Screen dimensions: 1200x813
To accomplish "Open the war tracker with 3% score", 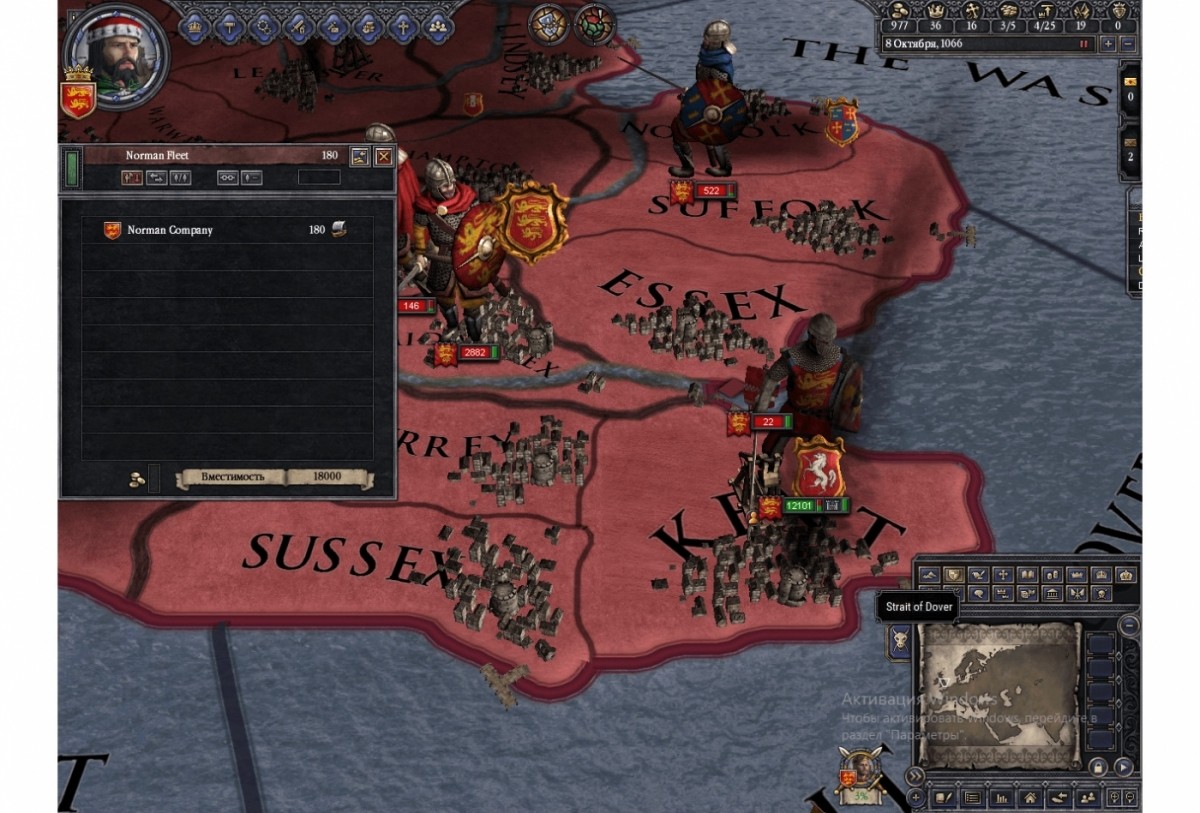I will [858, 780].
